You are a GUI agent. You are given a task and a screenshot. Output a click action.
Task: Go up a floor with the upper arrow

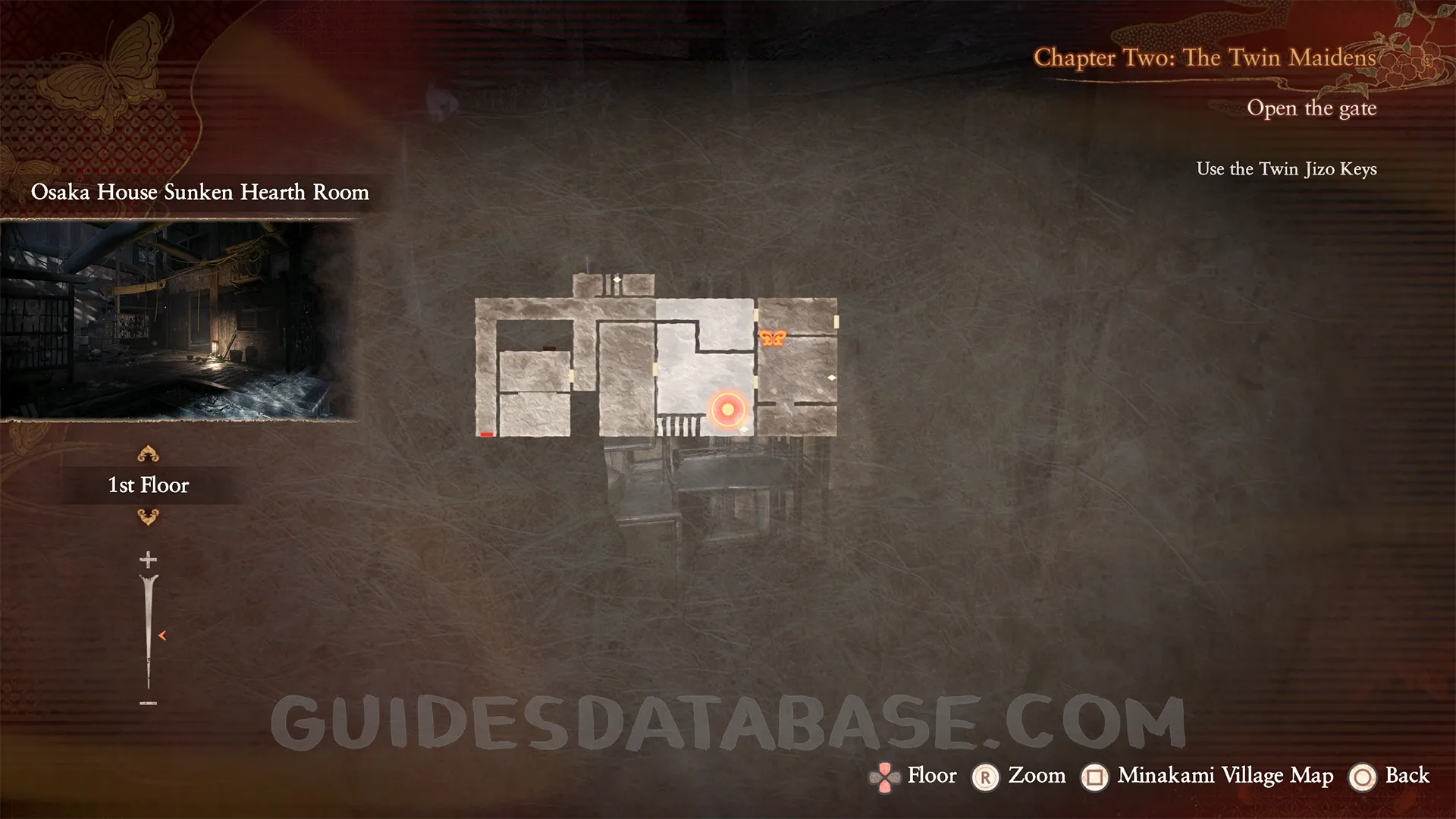pyautogui.click(x=148, y=454)
